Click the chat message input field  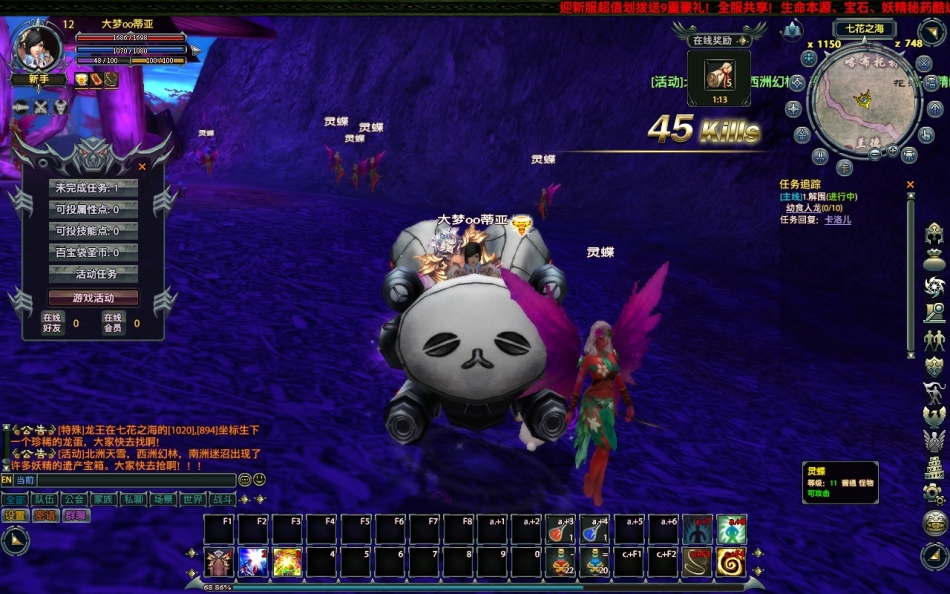[135, 480]
